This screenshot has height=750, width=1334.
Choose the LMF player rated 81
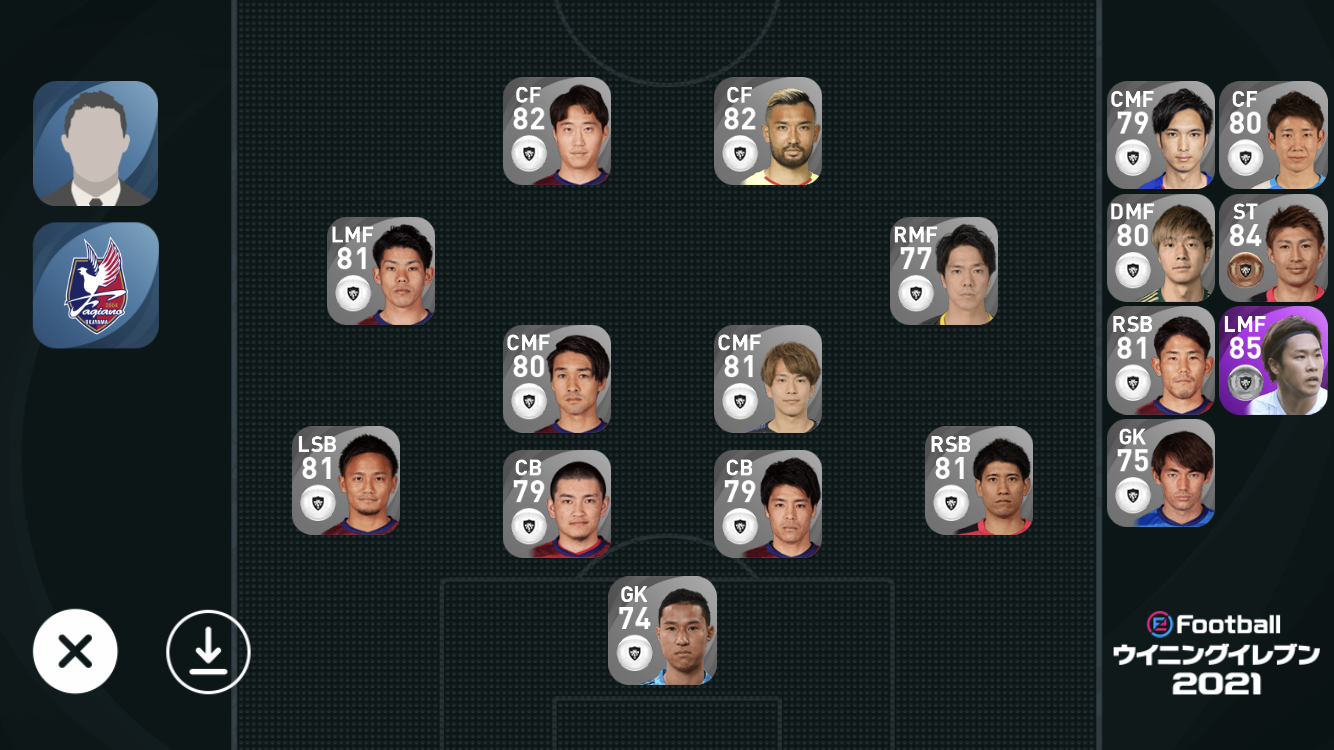(381, 271)
